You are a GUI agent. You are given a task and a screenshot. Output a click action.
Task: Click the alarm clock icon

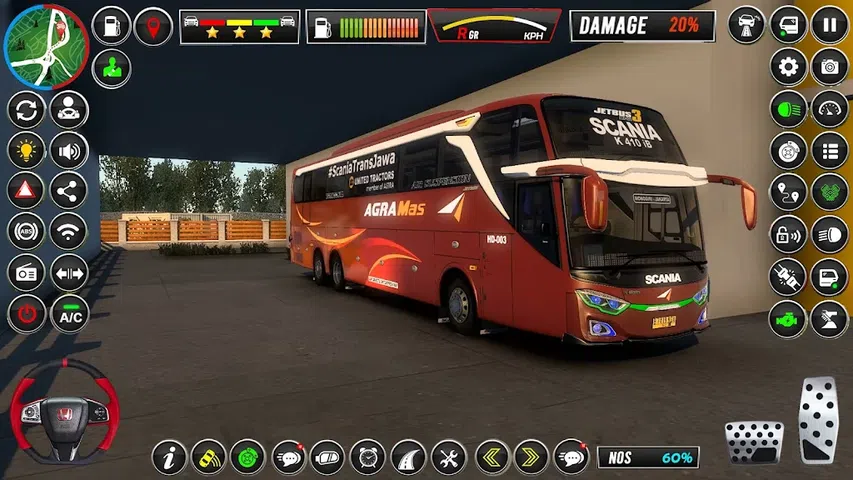368,457
